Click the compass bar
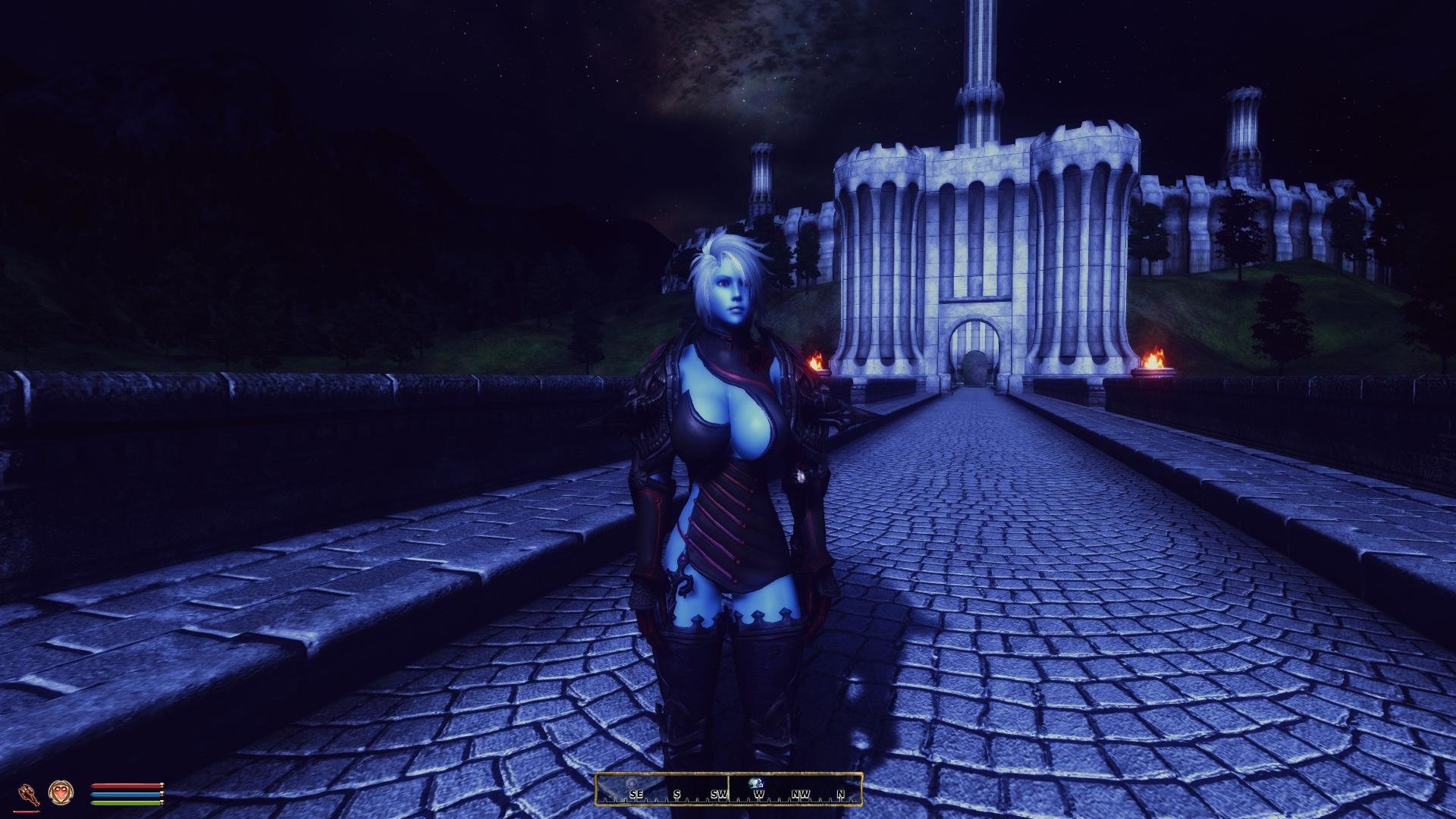This screenshot has height=819, width=1456. pos(729,789)
